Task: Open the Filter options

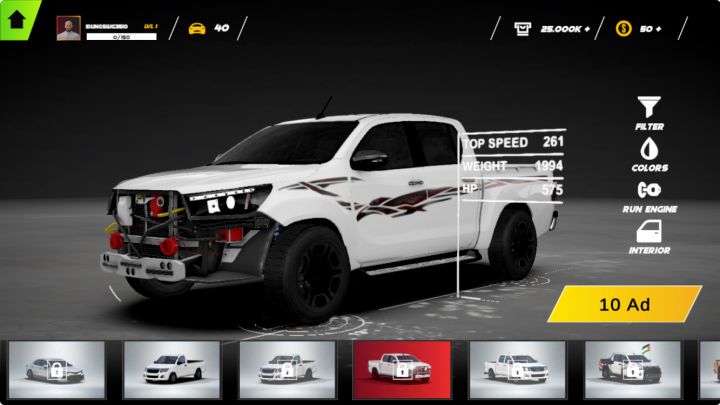Action: (x=649, y=110)
